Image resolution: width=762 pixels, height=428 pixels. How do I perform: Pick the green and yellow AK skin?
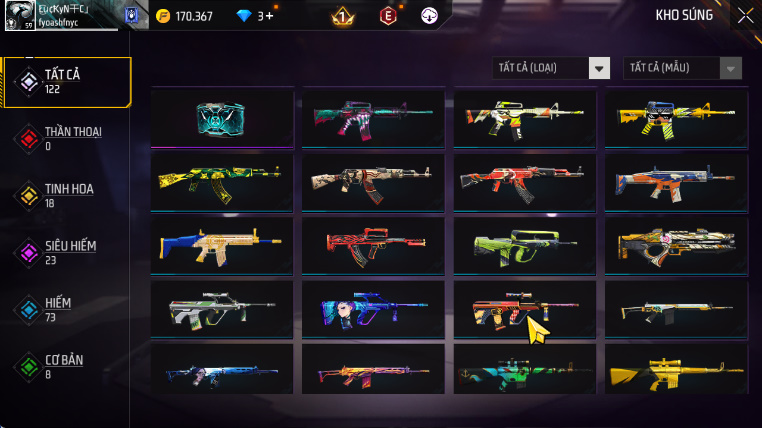click(222, 182)
